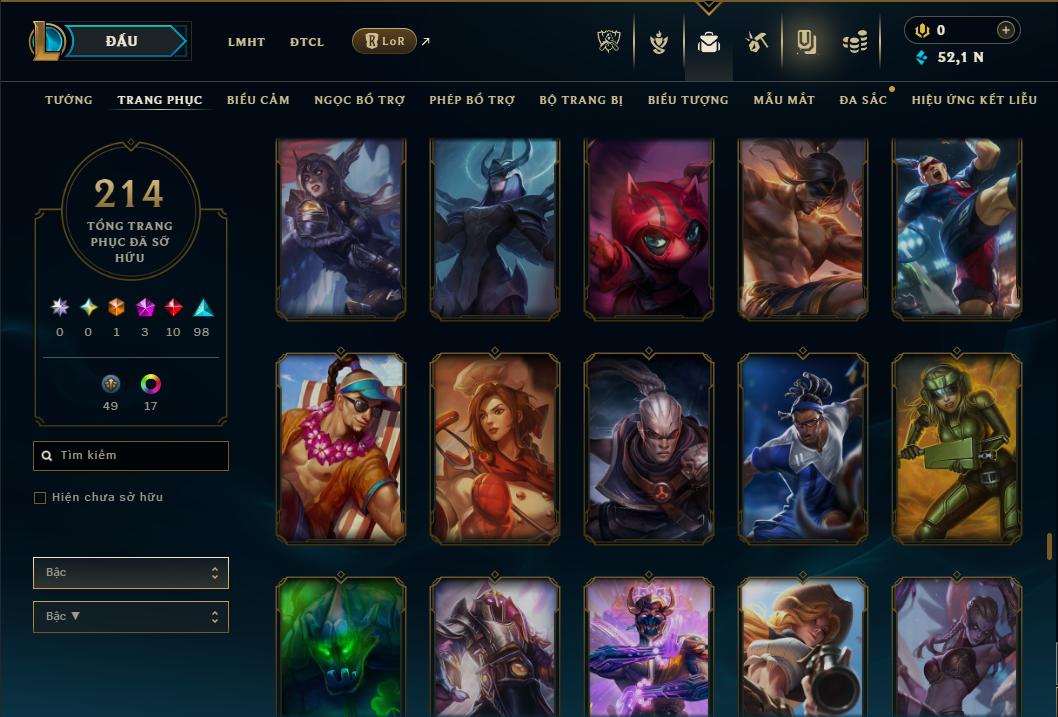Launch LoR from the header badge

(385, 41)
